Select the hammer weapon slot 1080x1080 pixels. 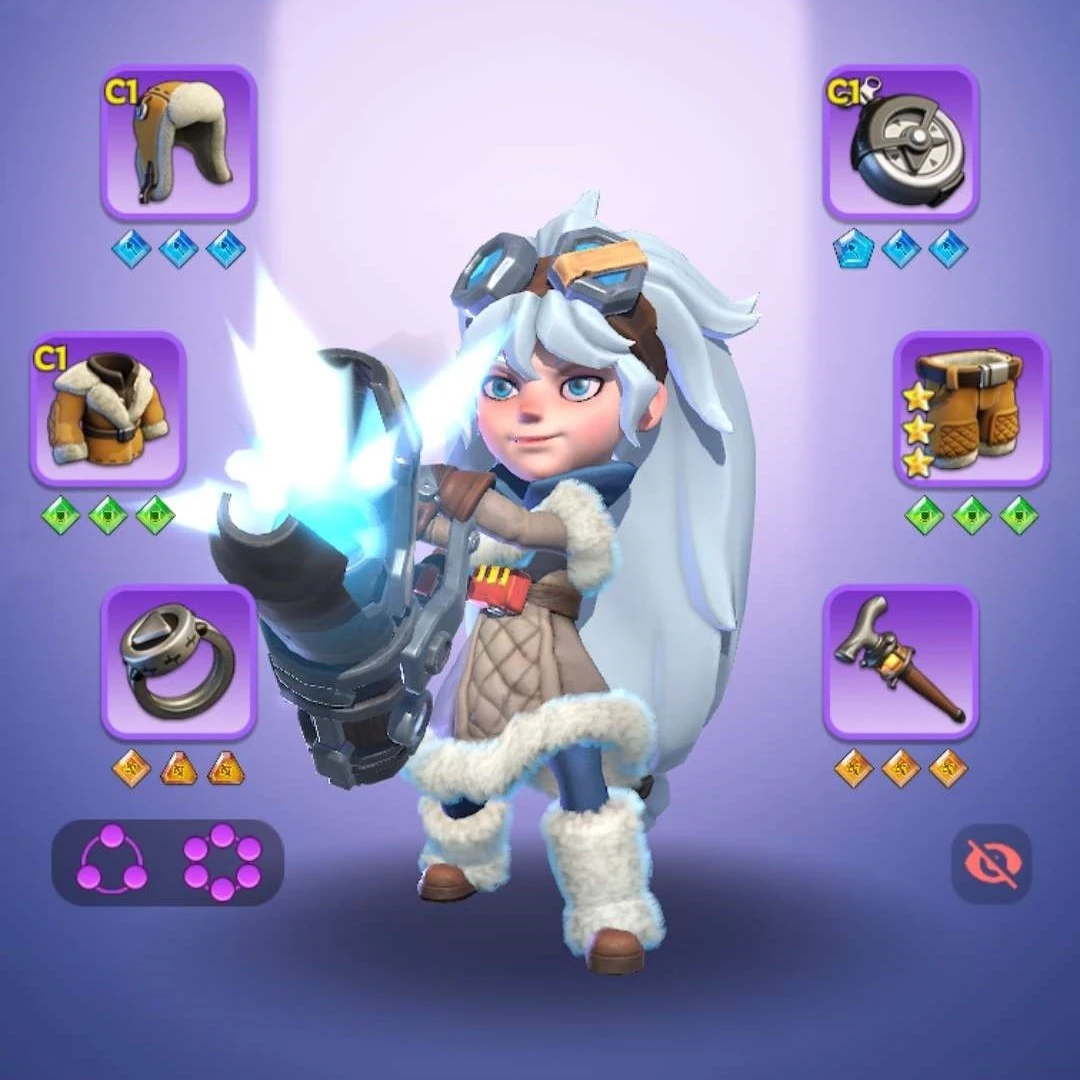point(900,662)
